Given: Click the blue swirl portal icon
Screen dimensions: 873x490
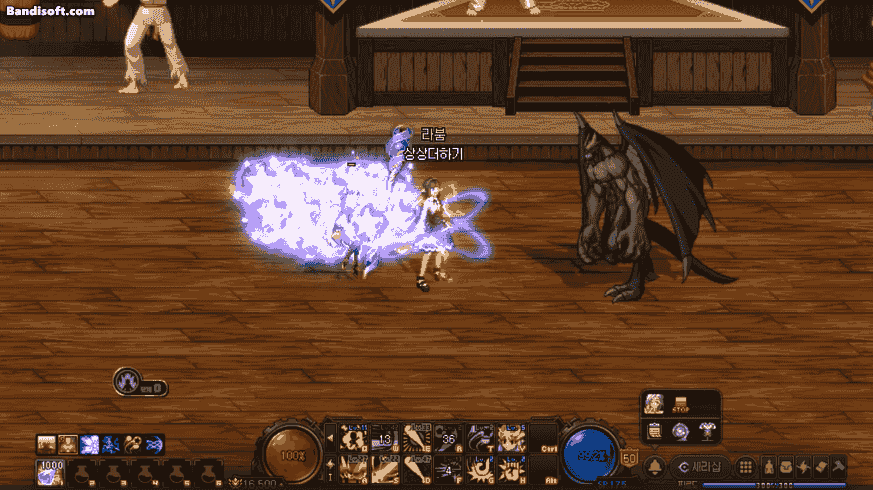Looking at the screenshot, I should (x=681, y=431).
